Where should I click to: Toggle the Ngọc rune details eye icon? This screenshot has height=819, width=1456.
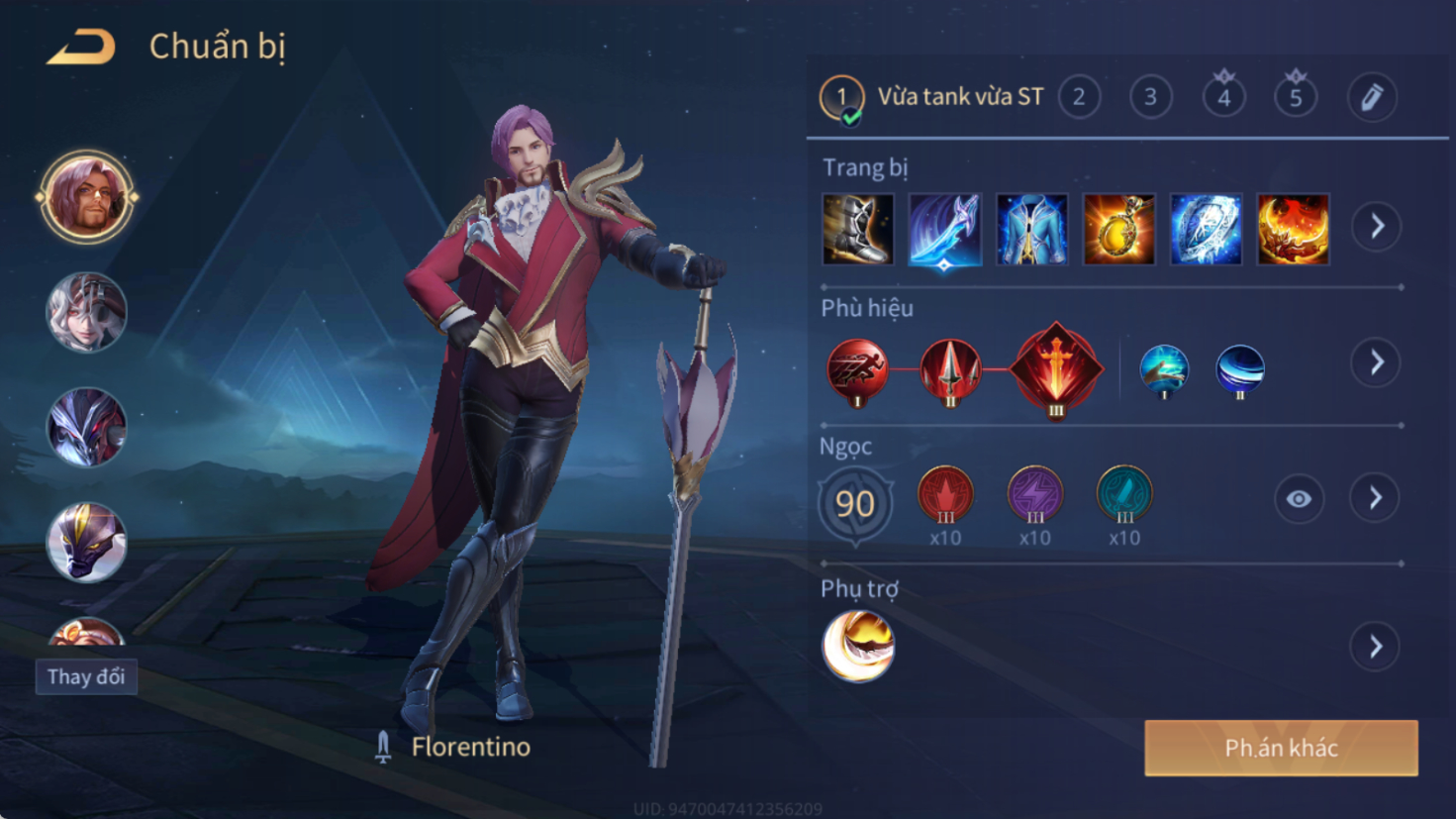pos(1299,499)
